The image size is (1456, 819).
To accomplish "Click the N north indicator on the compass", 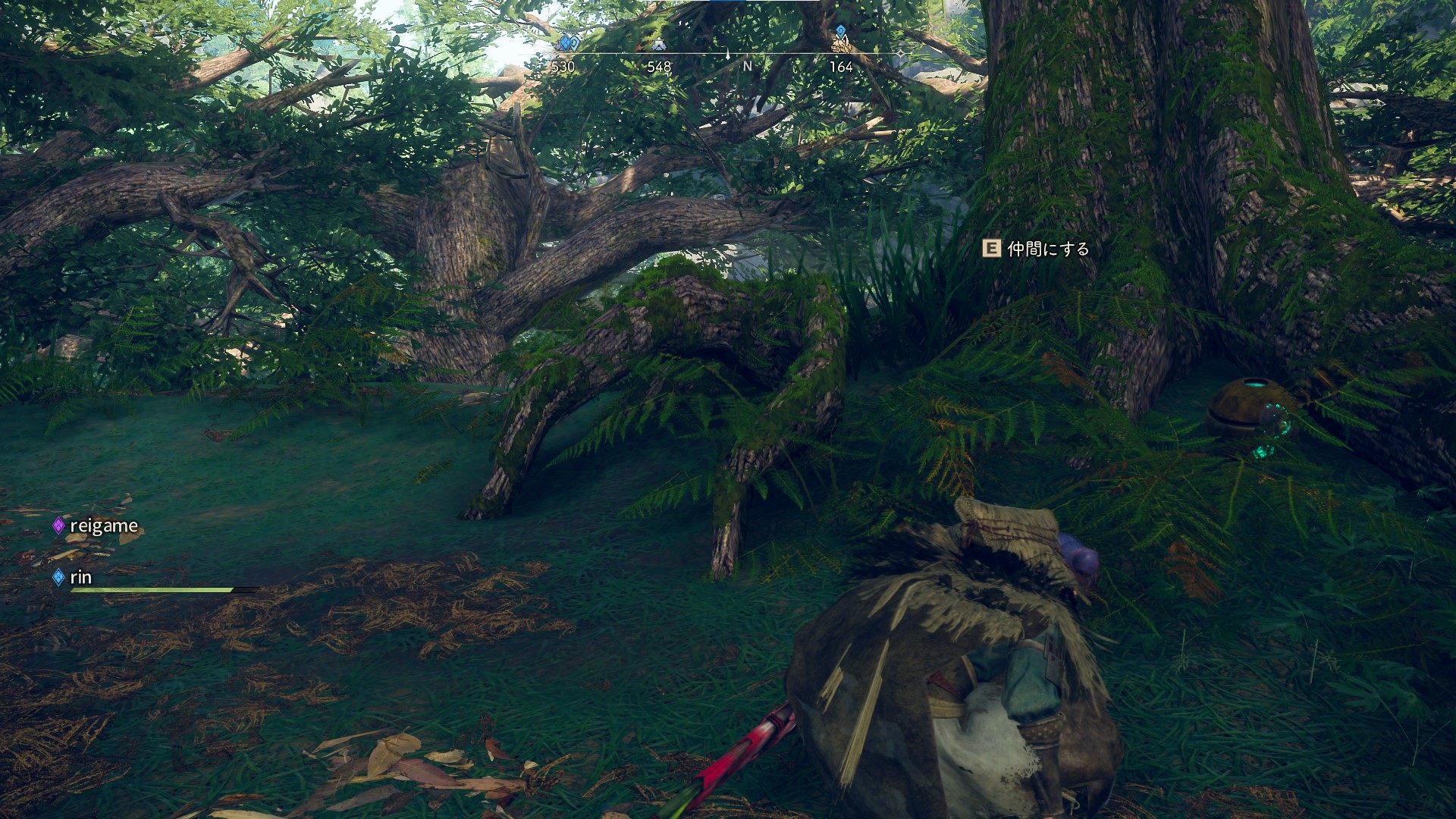I will coord(747,67).
